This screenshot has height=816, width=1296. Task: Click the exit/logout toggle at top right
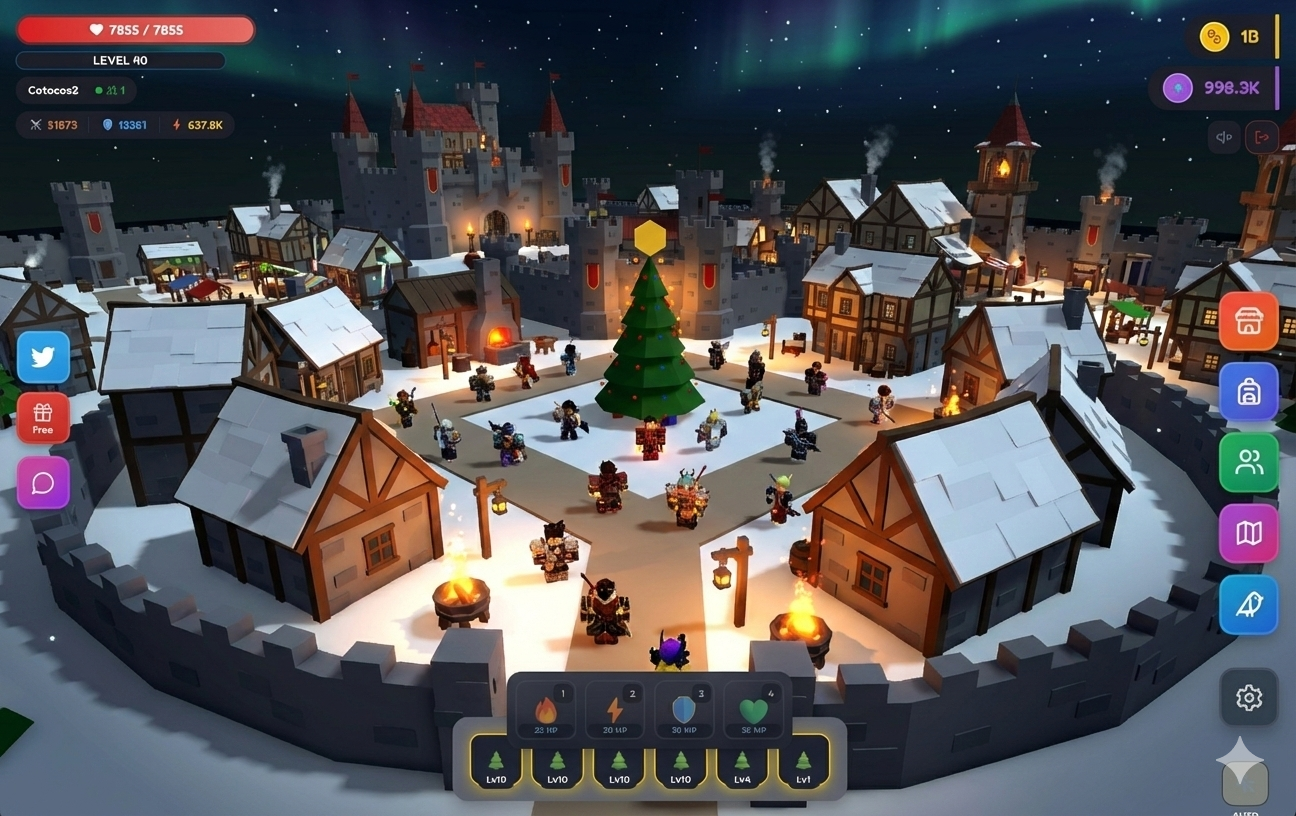pyautogui.click(x=1261, y=136)
